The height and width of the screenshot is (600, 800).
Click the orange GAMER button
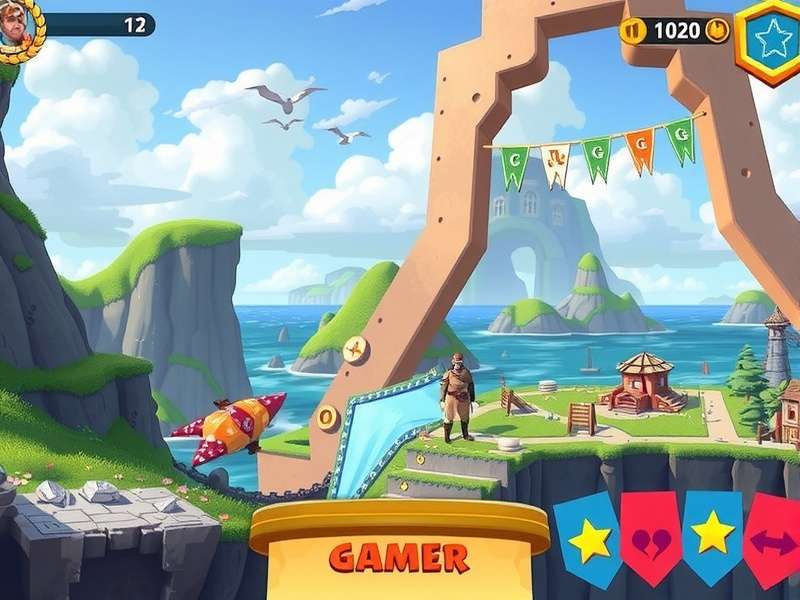399,556
